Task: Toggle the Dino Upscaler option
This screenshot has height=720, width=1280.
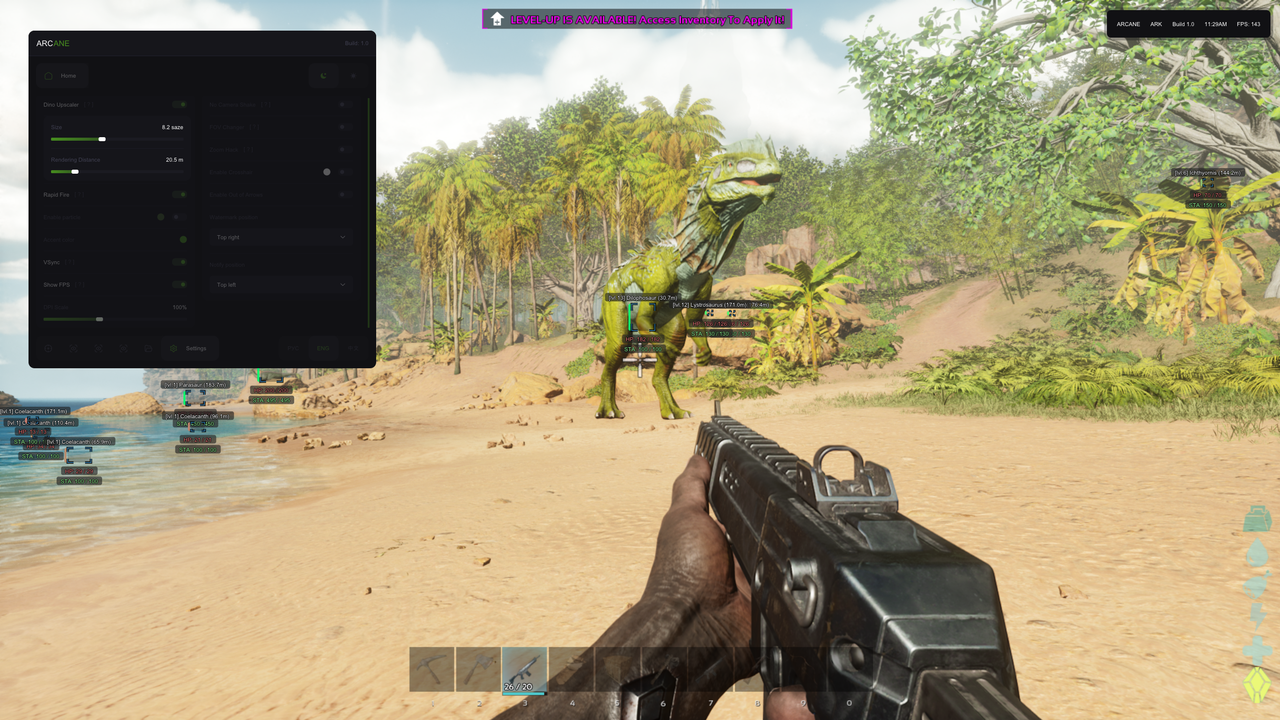Action: 180,104
